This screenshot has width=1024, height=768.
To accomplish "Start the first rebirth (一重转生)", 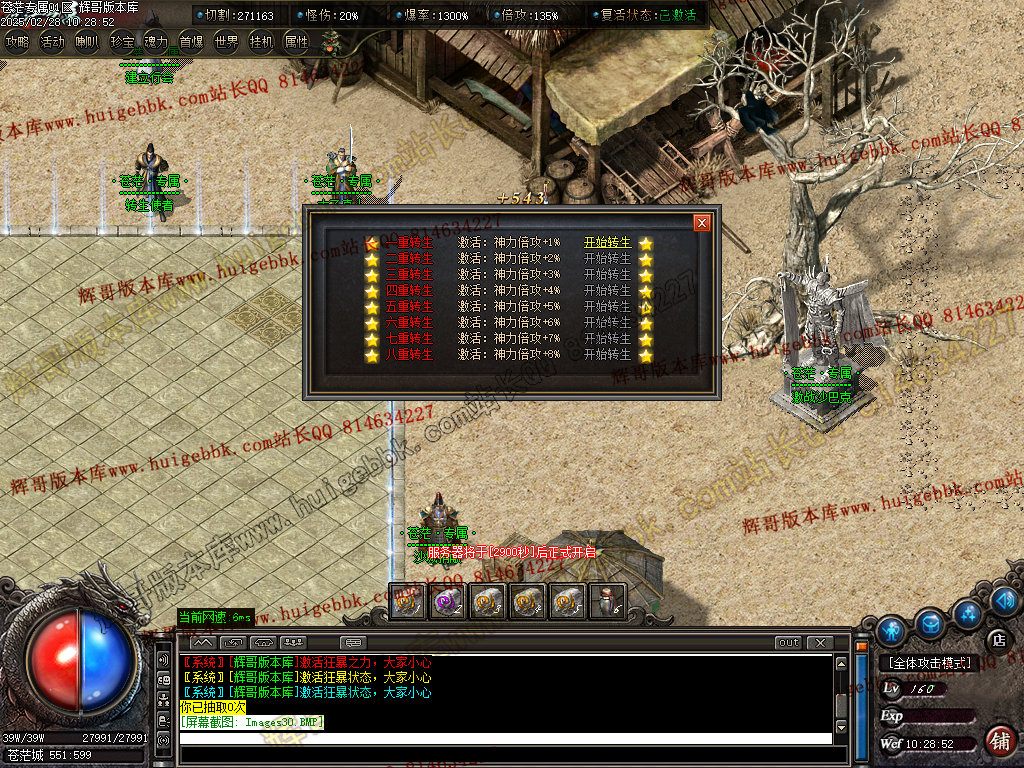I will (608, 243).
